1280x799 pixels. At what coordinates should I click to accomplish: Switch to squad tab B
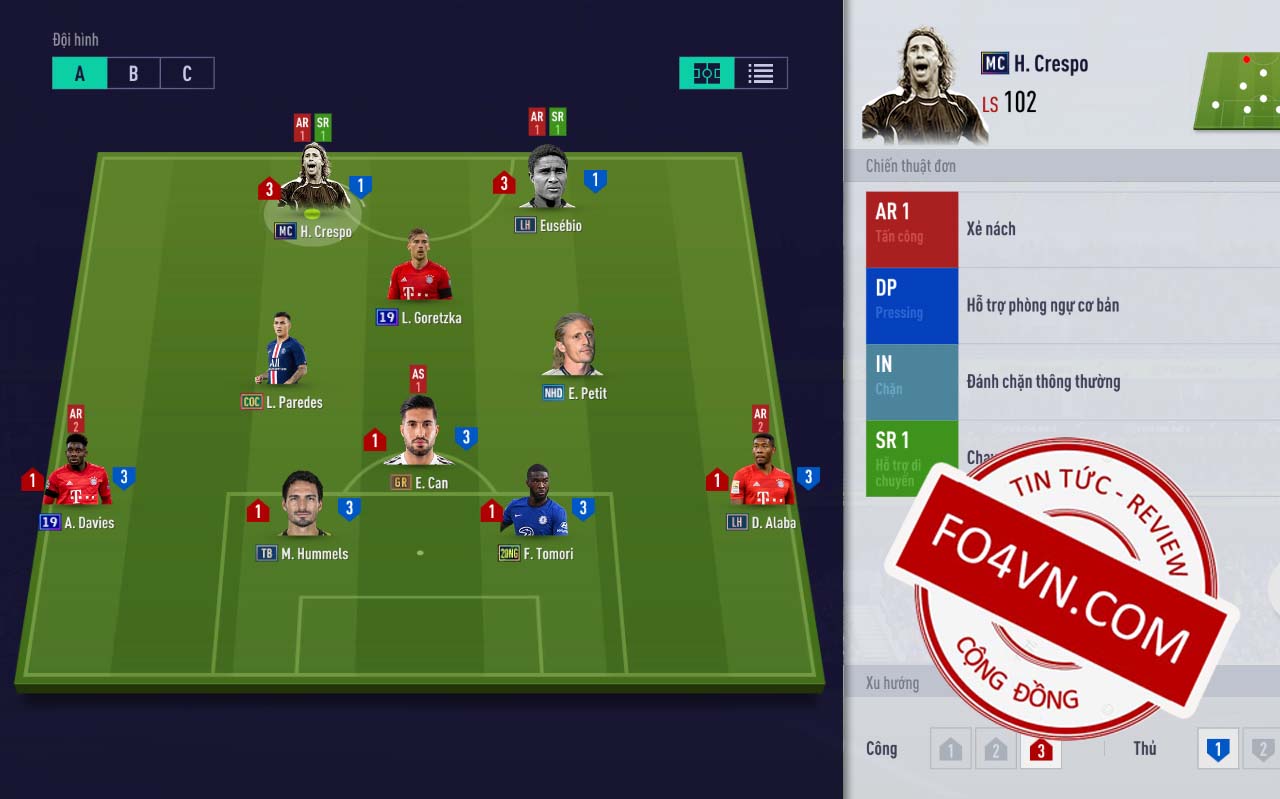tap(133, 73)
